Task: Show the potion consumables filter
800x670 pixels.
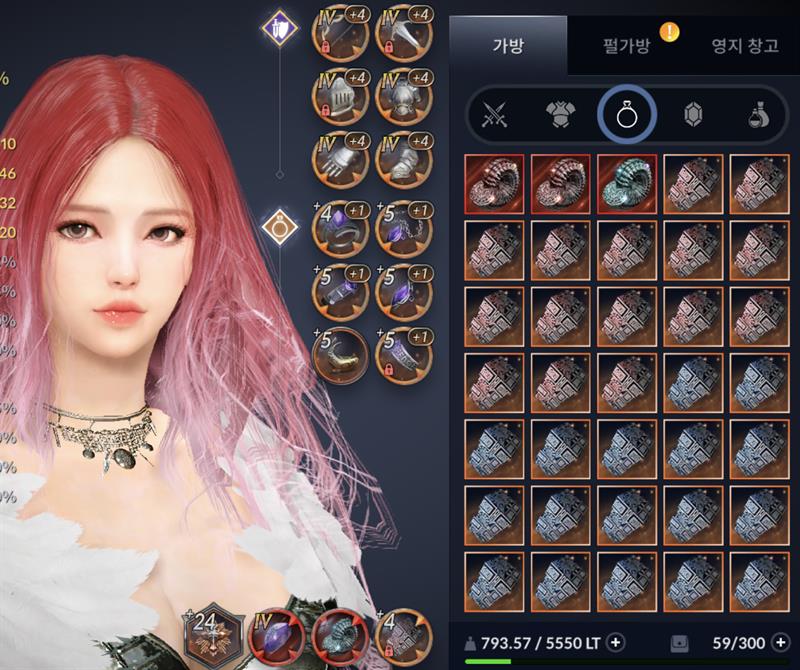Action: point(758,116)
